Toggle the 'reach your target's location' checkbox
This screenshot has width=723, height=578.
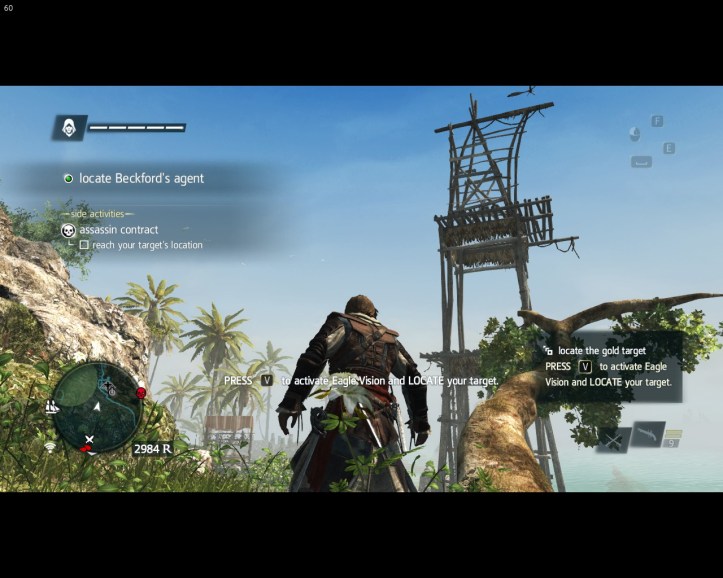pyautogui.click(x=84, y=245)
